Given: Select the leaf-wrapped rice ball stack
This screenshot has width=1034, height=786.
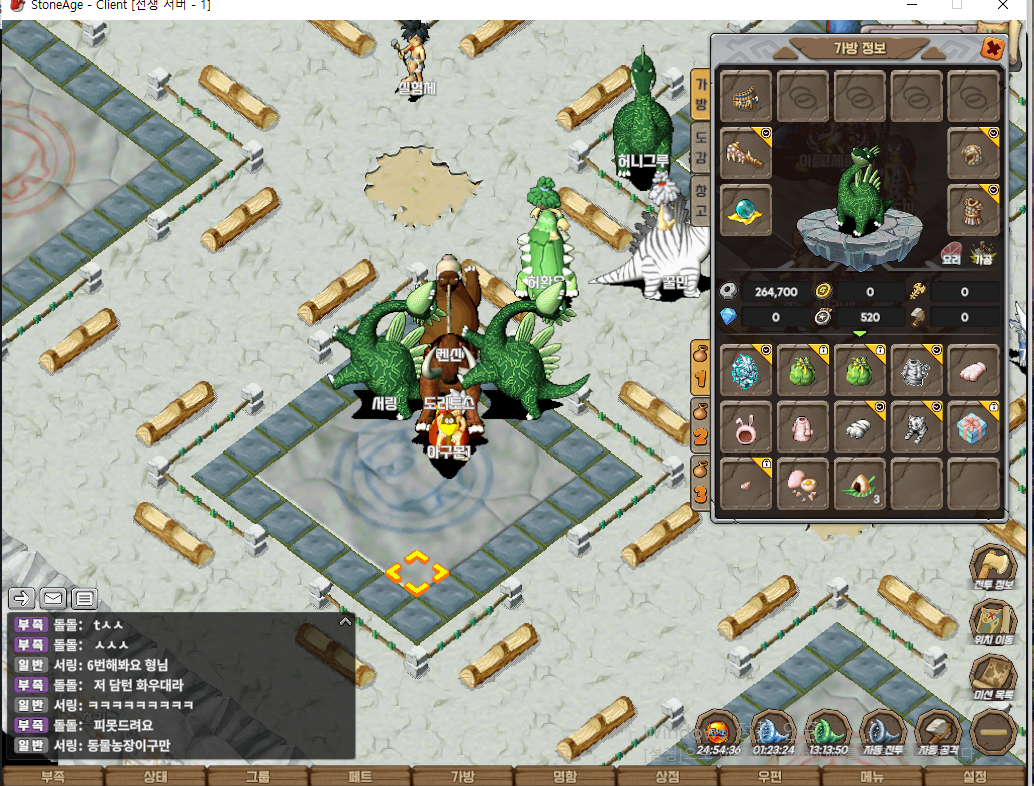Looking at the screenshot, I should click(x=859, y=485).
